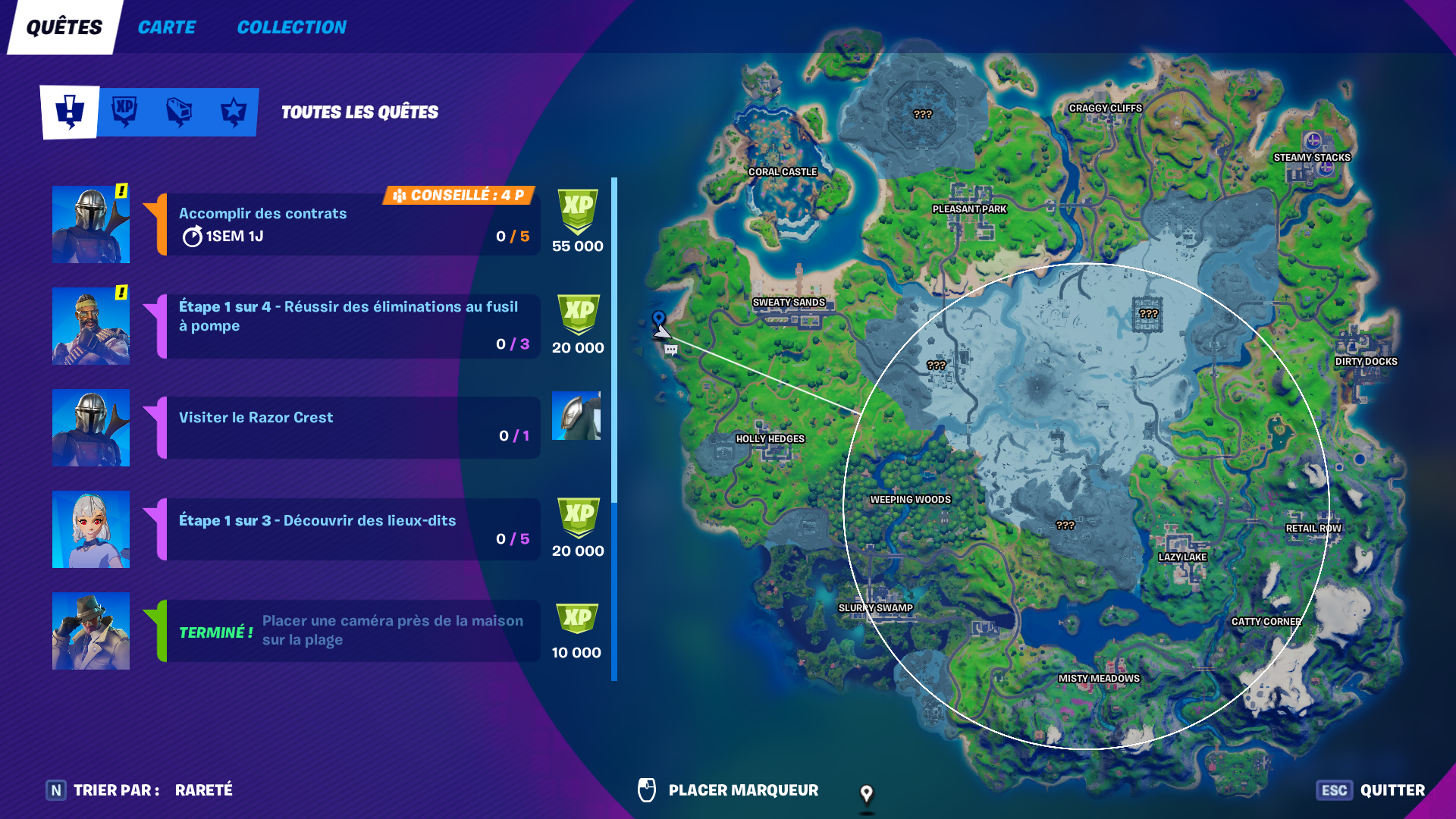Select the punch card filter icon
Image resolution: width=1456 pixels, height=819 pixels.
pos(177,112)
